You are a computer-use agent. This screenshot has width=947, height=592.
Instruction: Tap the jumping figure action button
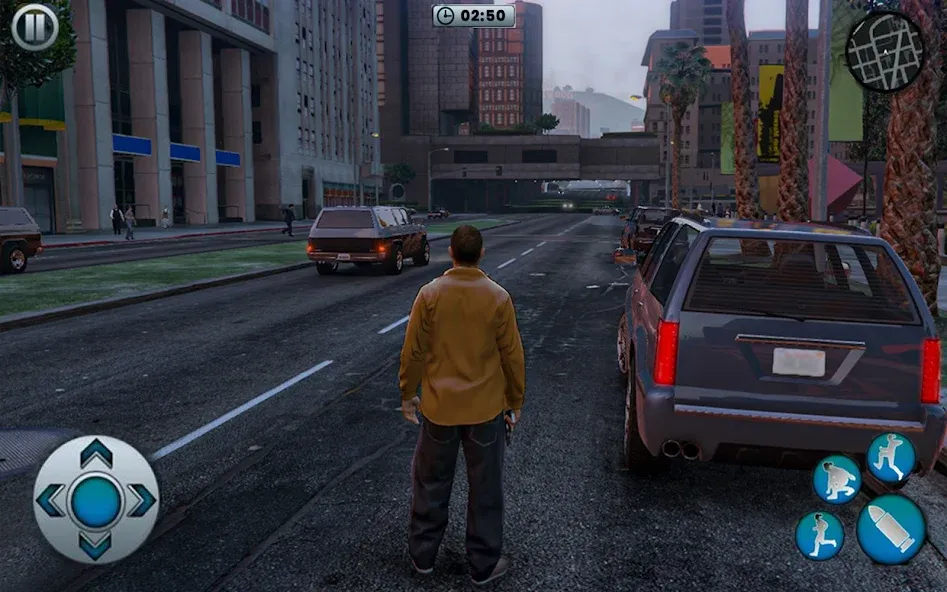coord(890,457)
